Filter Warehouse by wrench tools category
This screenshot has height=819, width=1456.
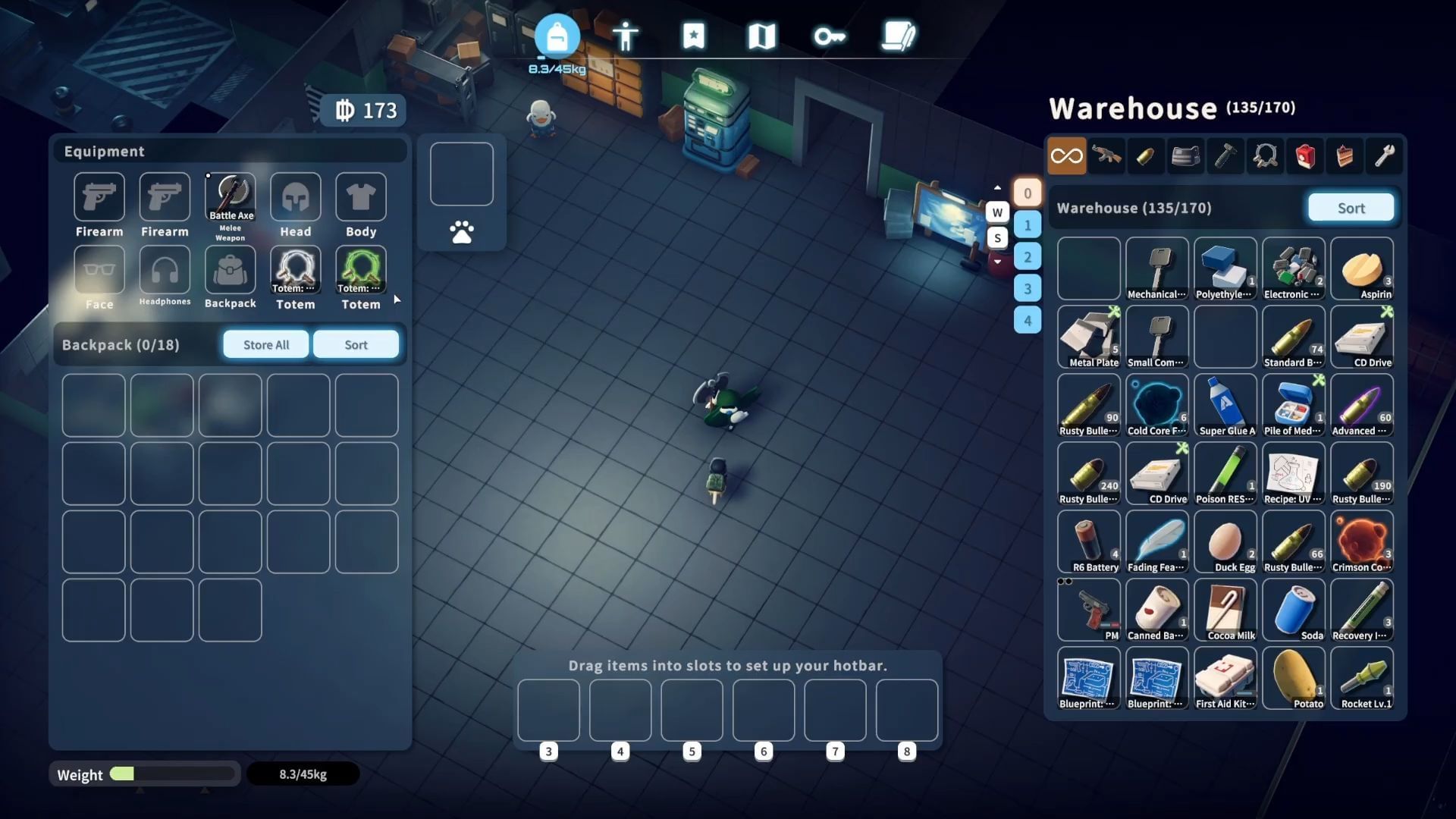pyautogui.click(x=1385, y=156)
